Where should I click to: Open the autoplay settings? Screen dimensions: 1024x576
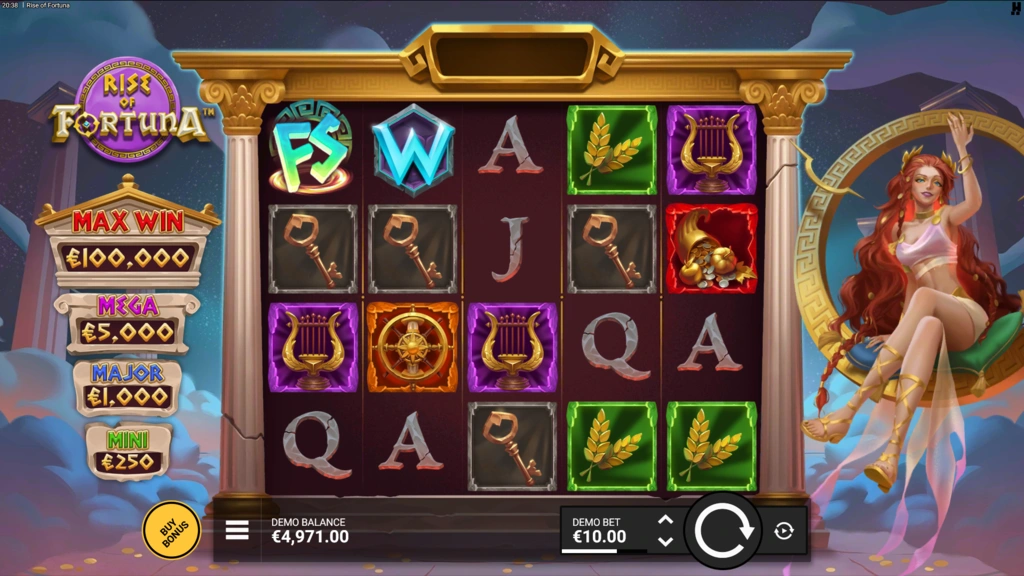(784, 531)
